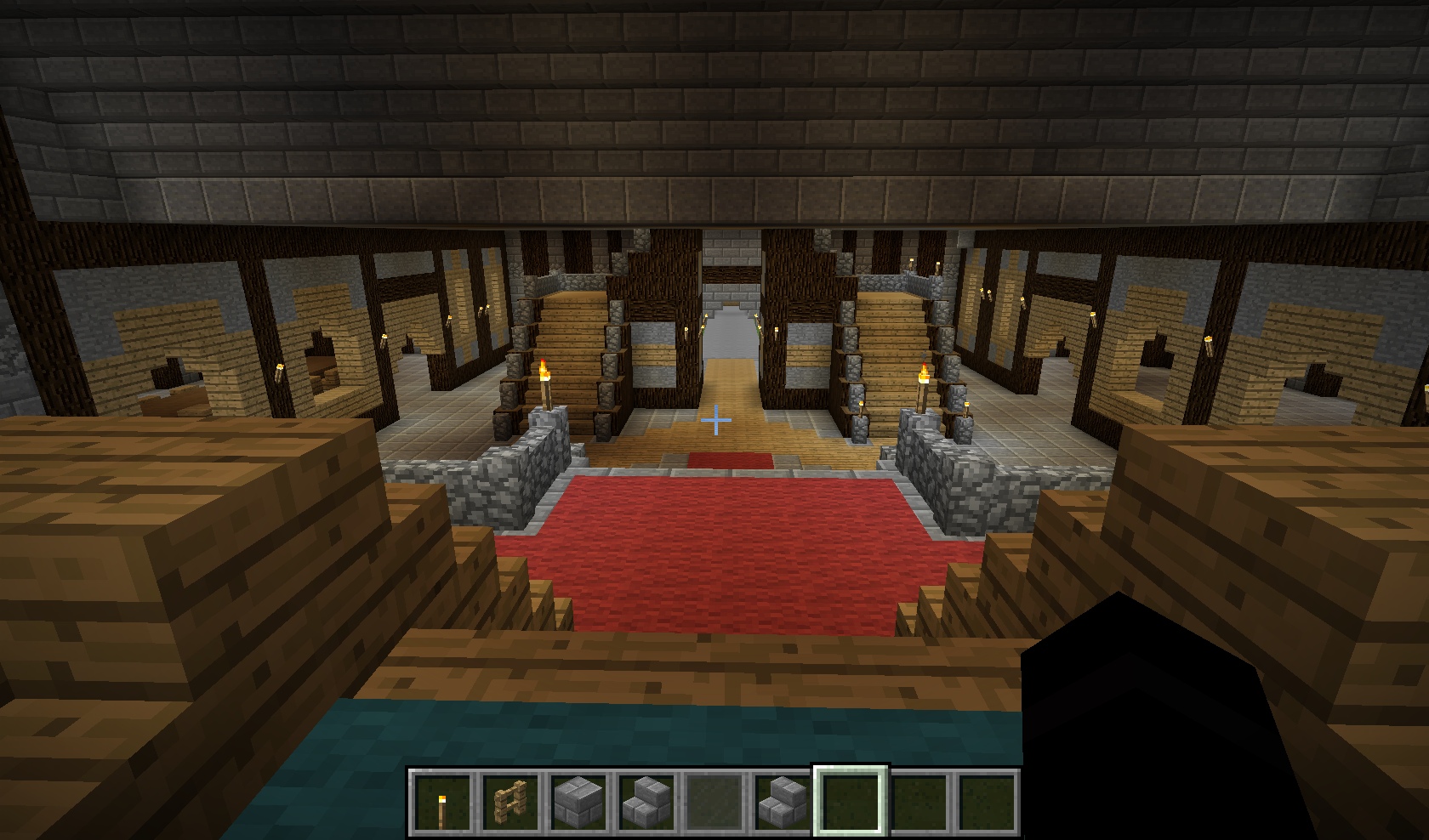Pick the translucent glass hotbar slot
Image resolution: width=1429 pixels, height=840 pixels.
[x=714, y=802]
